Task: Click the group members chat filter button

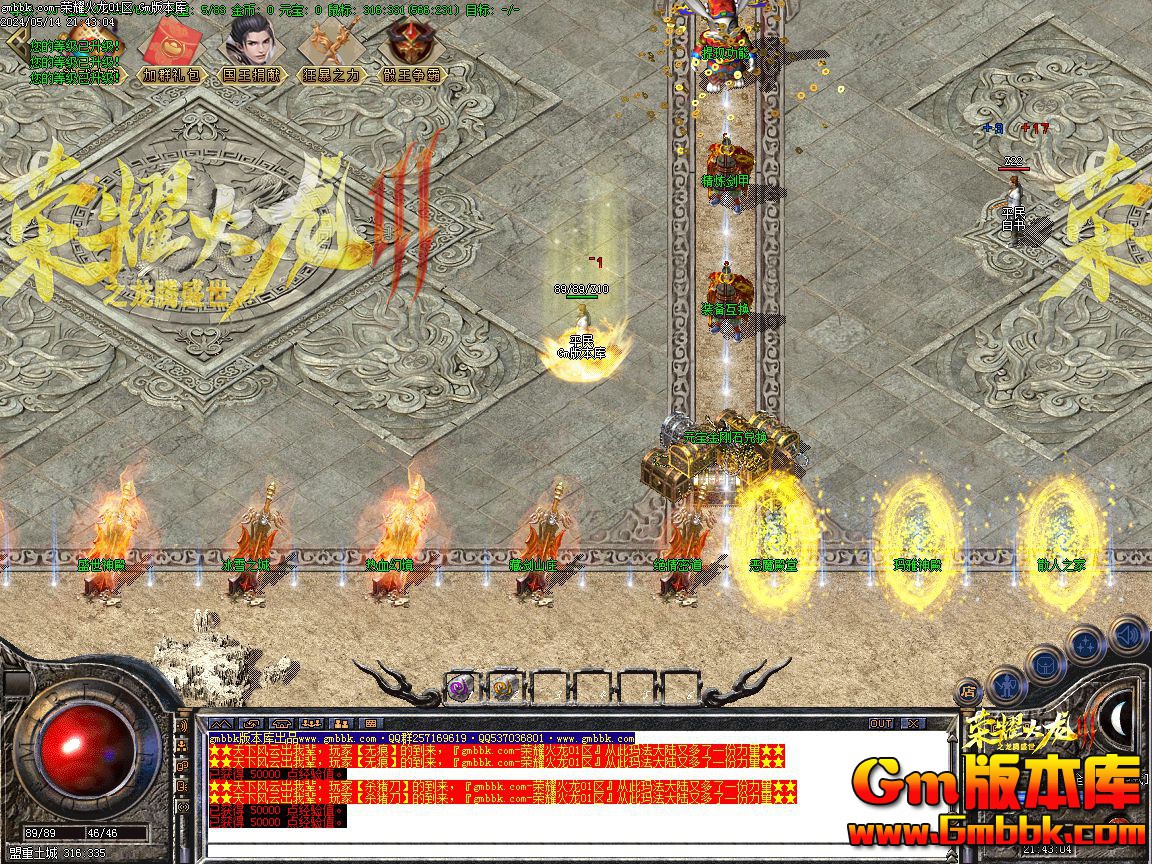Action: click(342, 723)
